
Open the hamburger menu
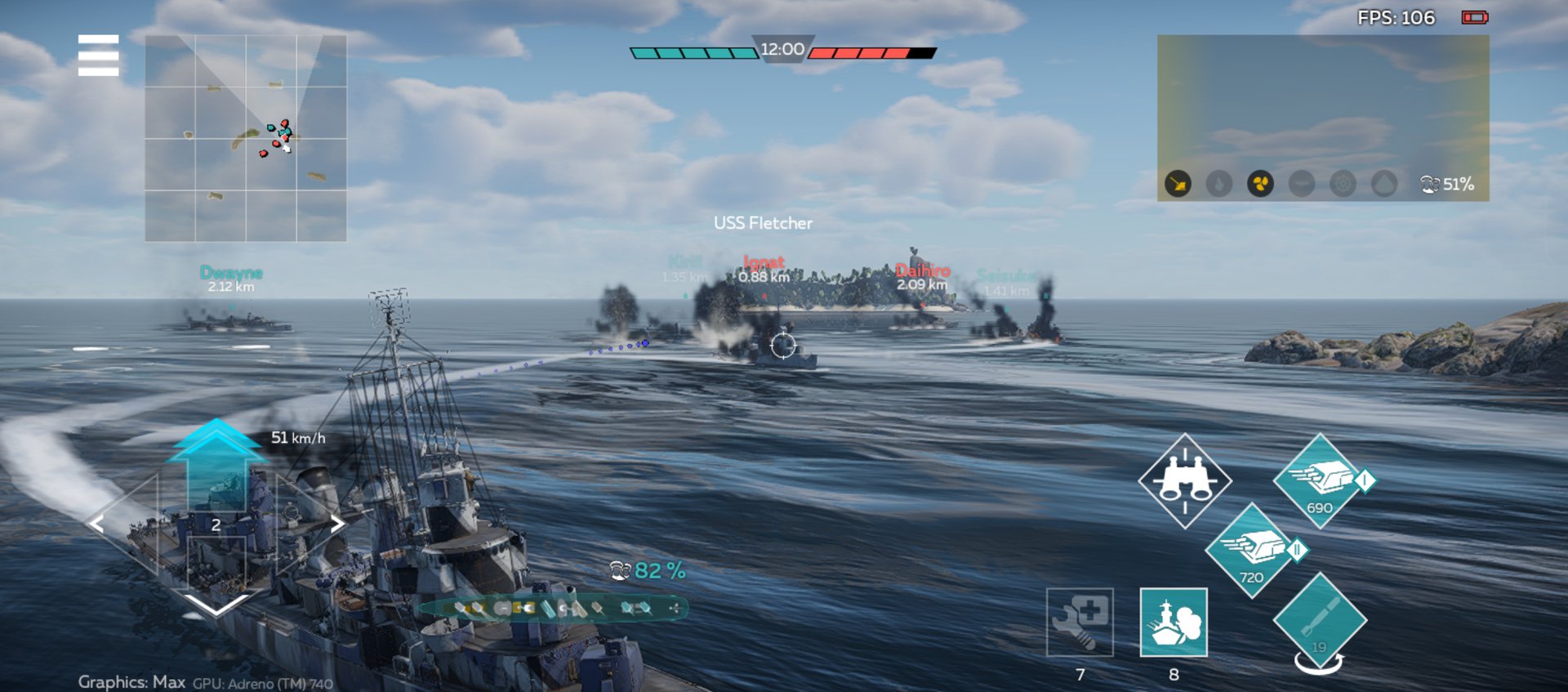(98, 56)
